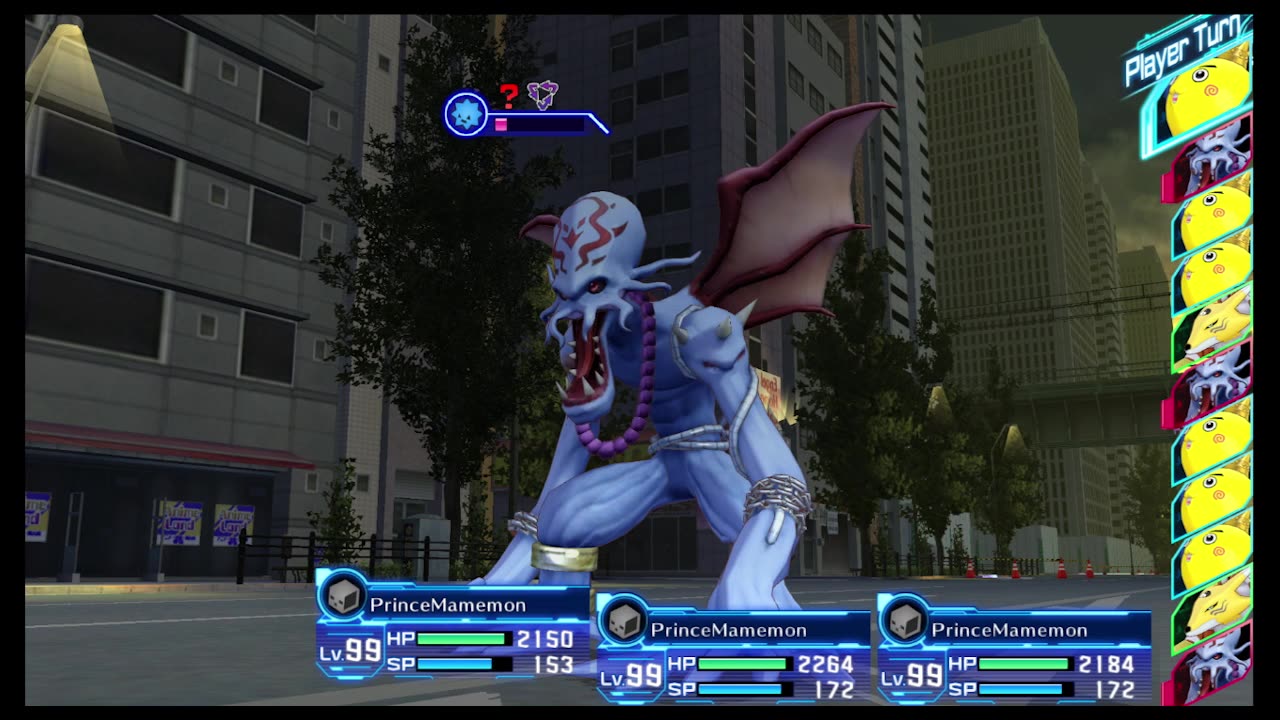1280x720 pixels.
Task: Click the highlighted Player Turn portrait
Action: [x=1208, y=100]
